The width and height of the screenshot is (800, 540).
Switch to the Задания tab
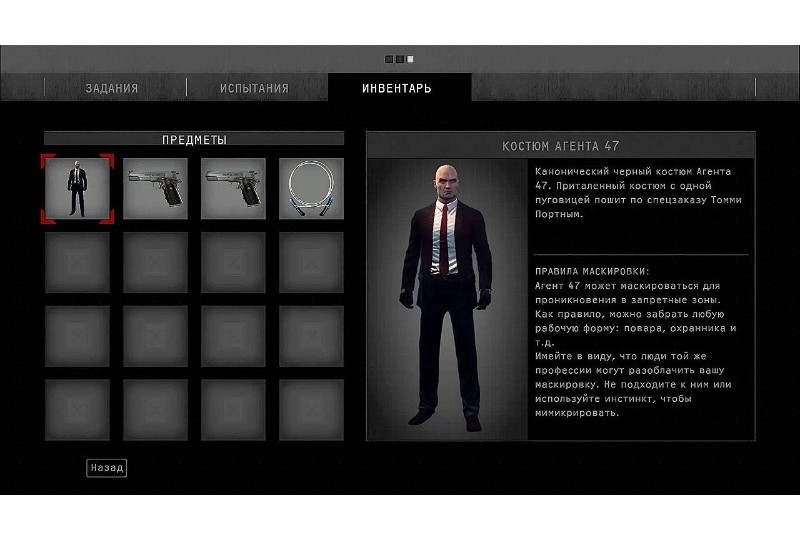point(111,88)
